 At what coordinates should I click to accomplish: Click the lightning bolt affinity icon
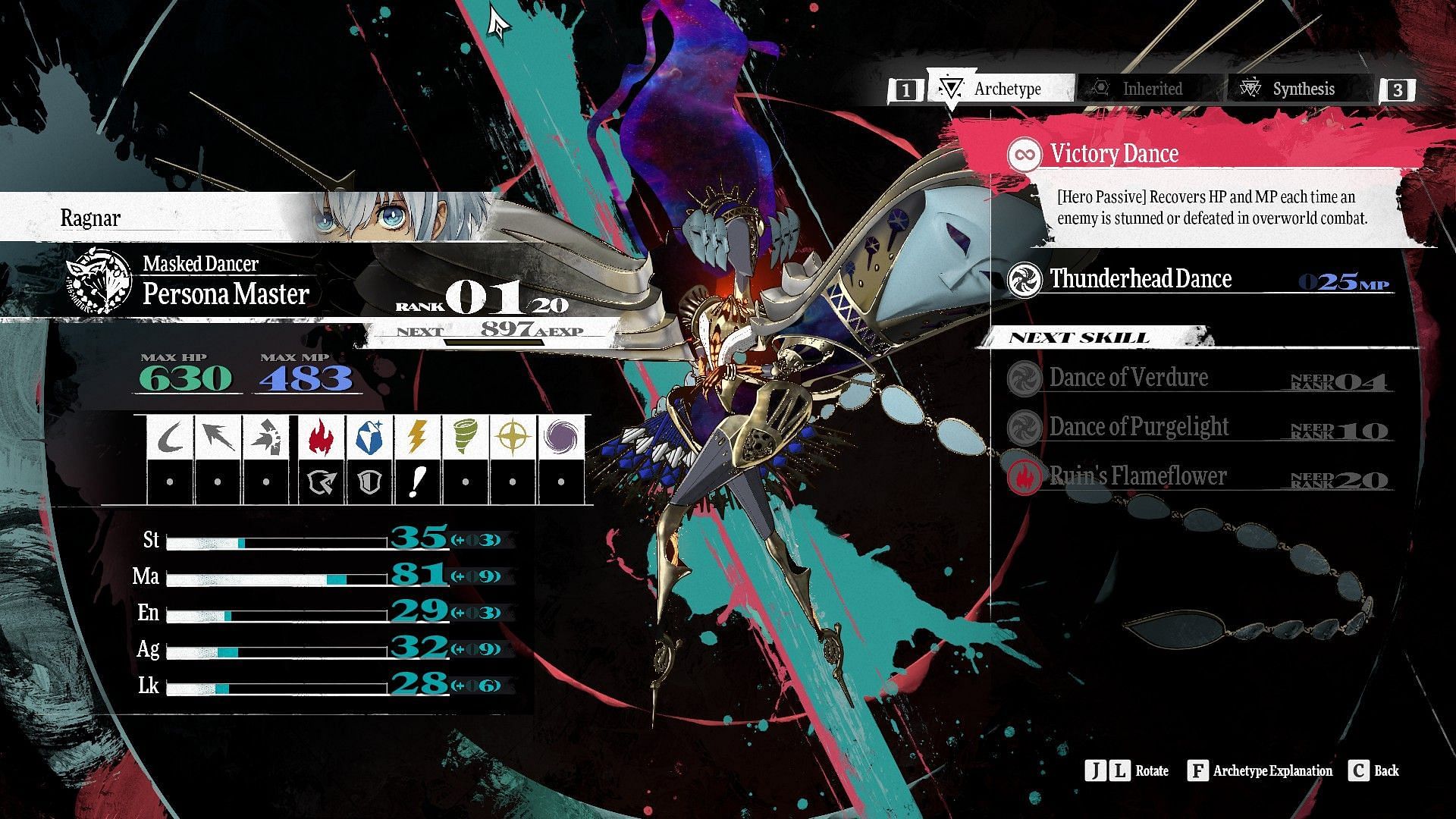coord(416,437)
